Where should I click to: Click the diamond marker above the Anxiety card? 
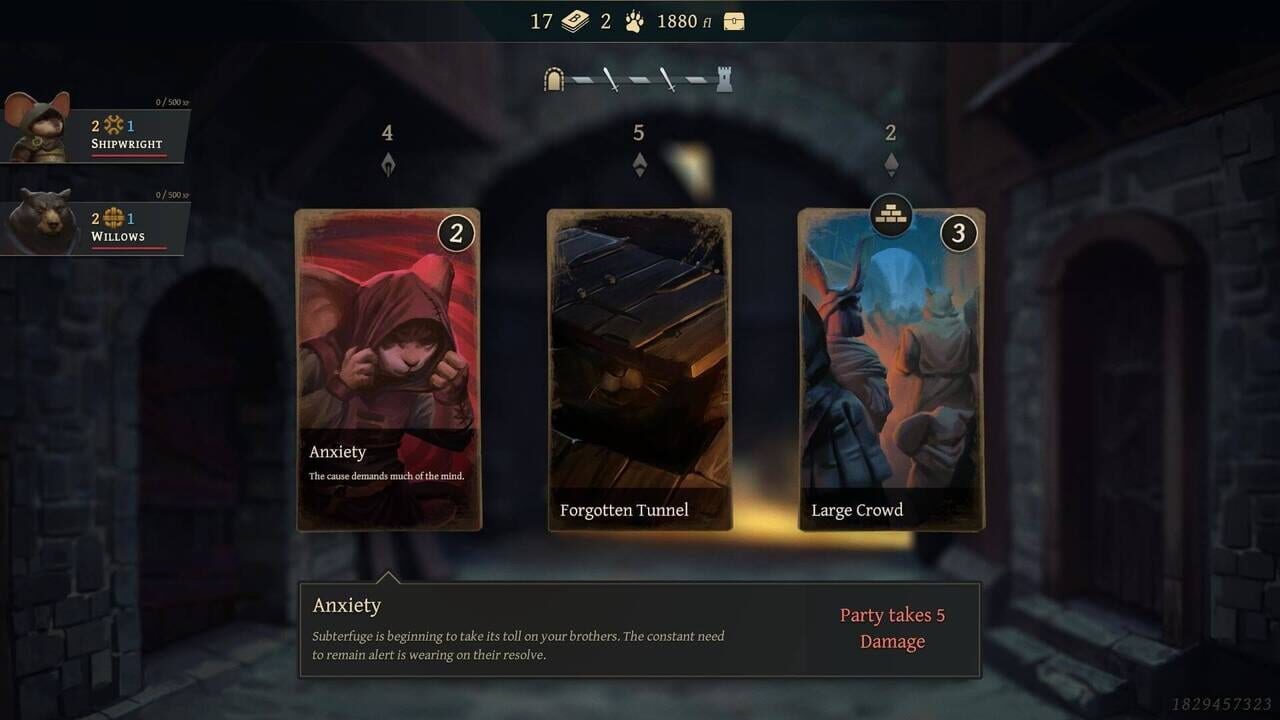click(x=387, y=163)
